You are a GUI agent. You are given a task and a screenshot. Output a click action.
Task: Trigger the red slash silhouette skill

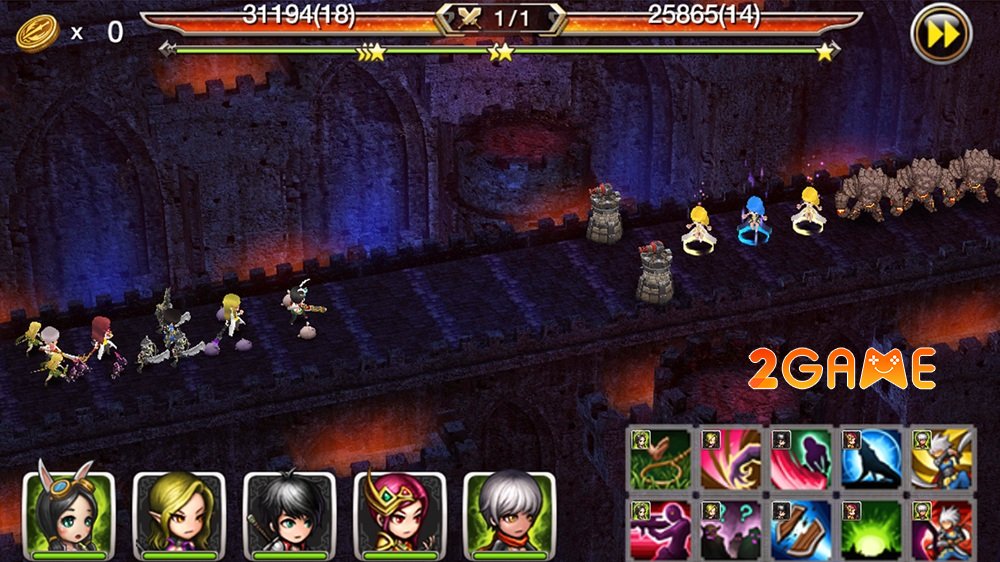click(x=800, y=459)
